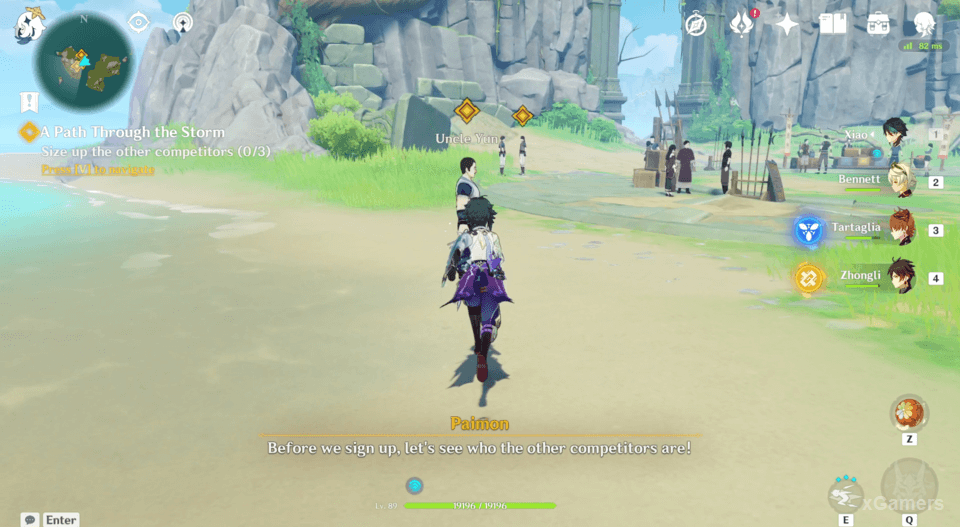Open the Paimon menu
Viewport: 960px width, 527px height.
pyautogui.click(x=28, y=25)
